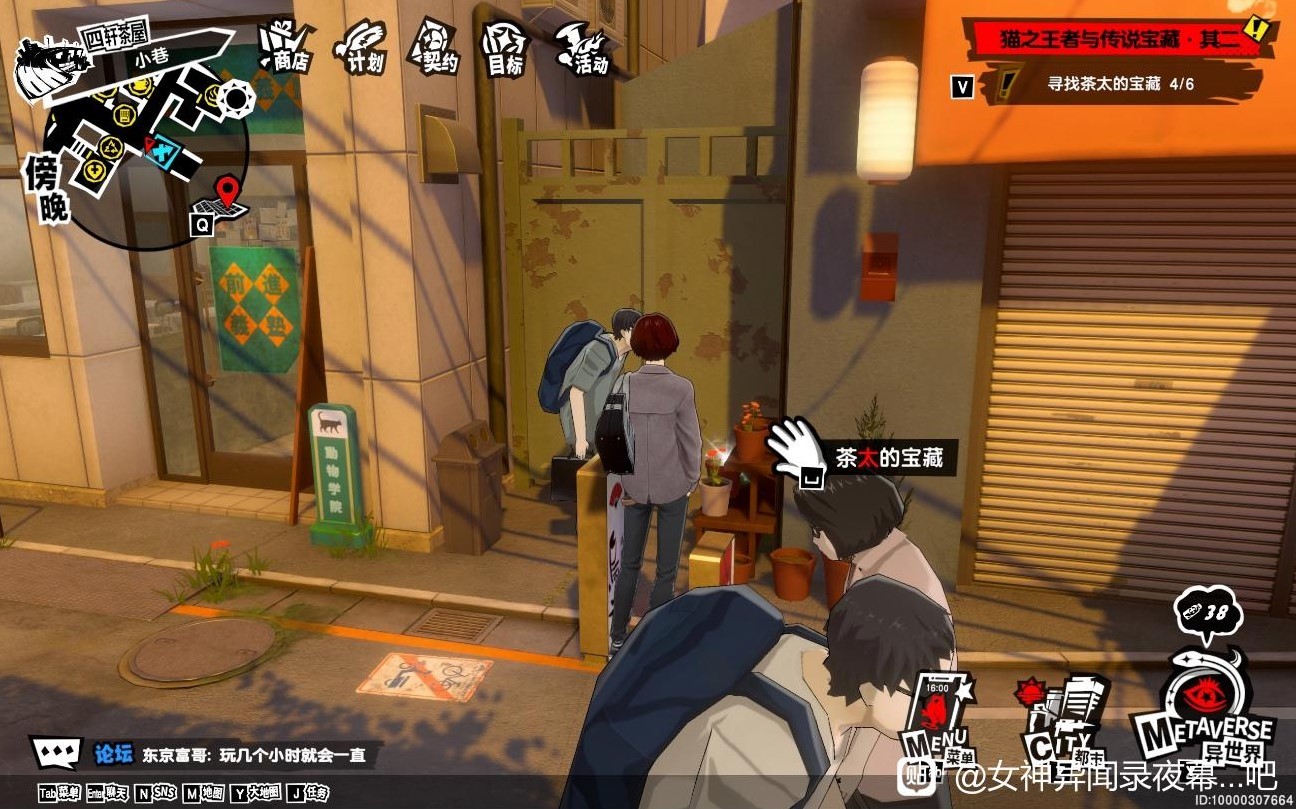The width and height of the screenshot is (1296, 809).
Task: Switch to the 任务 quest shortcut
Action: click(x=308, y=791)
